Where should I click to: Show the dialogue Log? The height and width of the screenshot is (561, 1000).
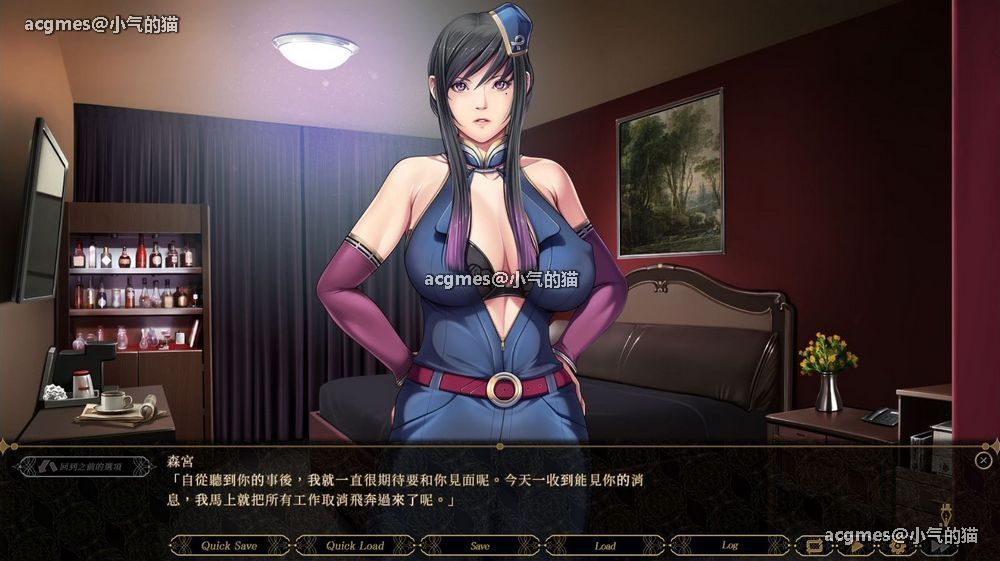point(730,546)
